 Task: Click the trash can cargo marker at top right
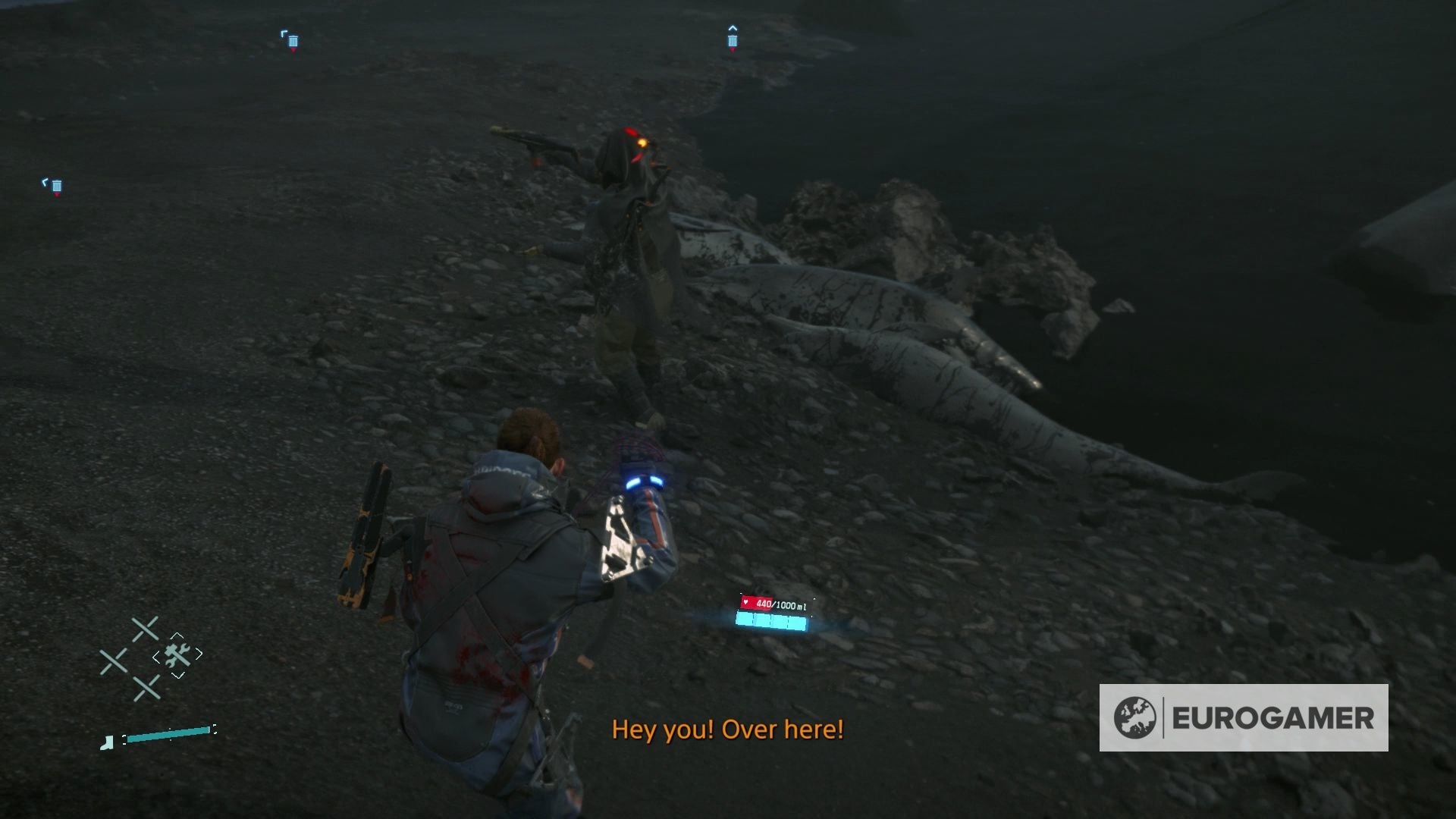pos(733,41)
